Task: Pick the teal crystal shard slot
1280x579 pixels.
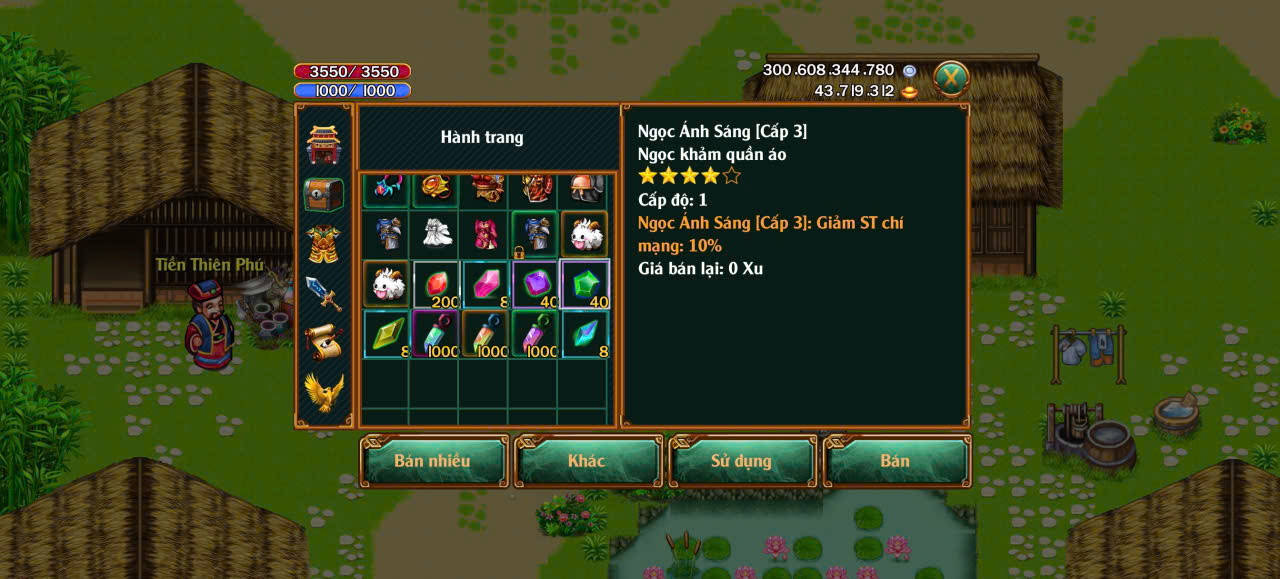Action: [x=585, y=334]
